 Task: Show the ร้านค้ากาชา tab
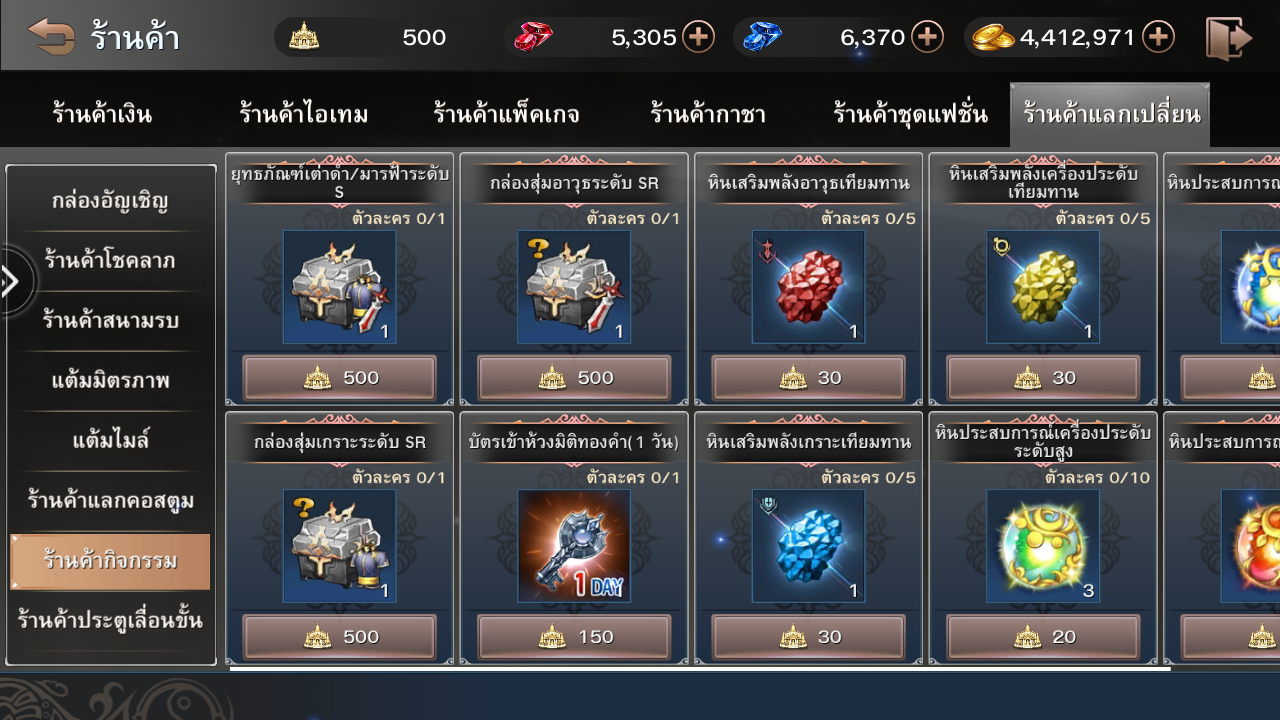click(707, 114)
